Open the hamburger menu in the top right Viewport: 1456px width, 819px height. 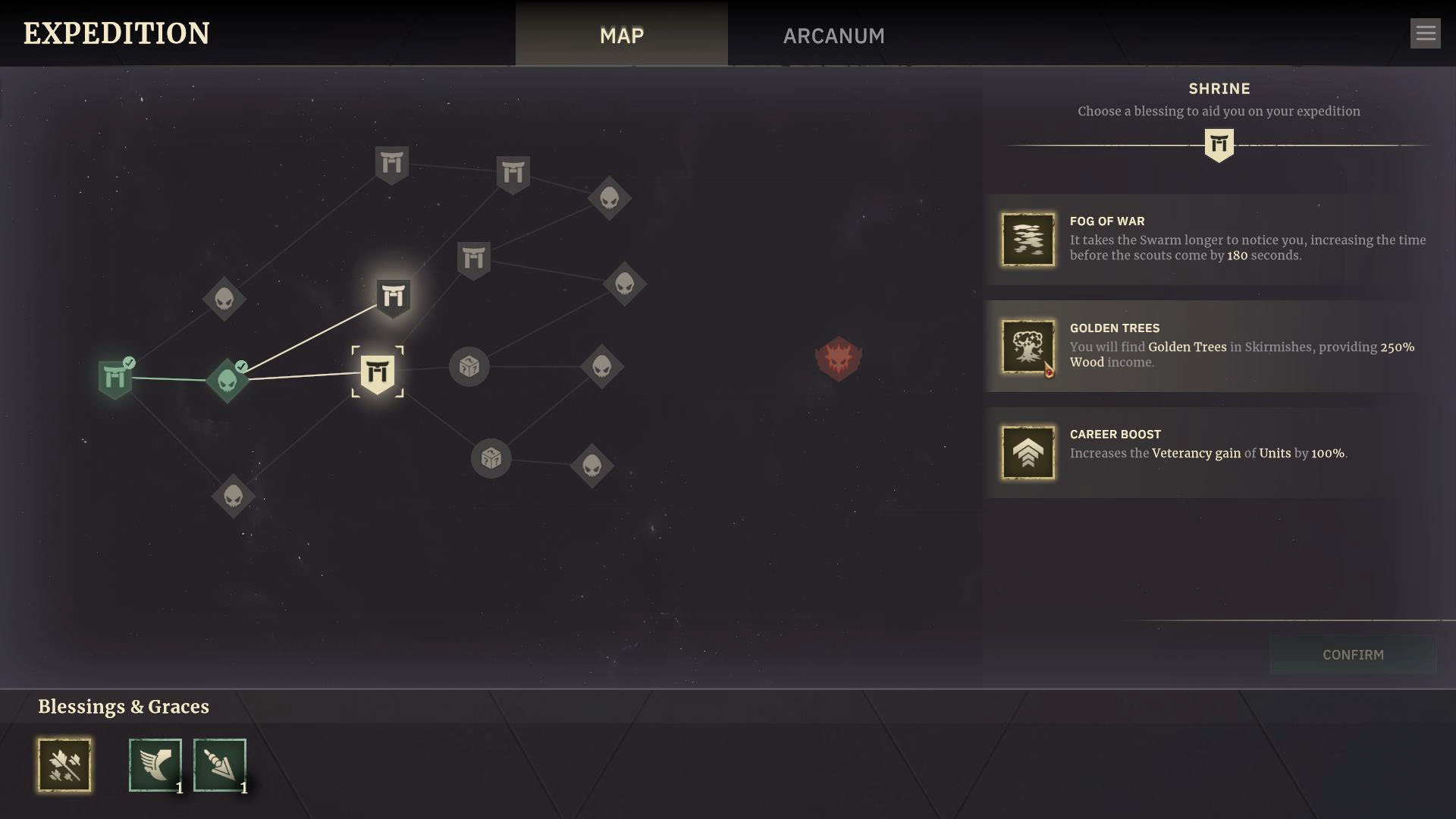(x=1426, y=33)
